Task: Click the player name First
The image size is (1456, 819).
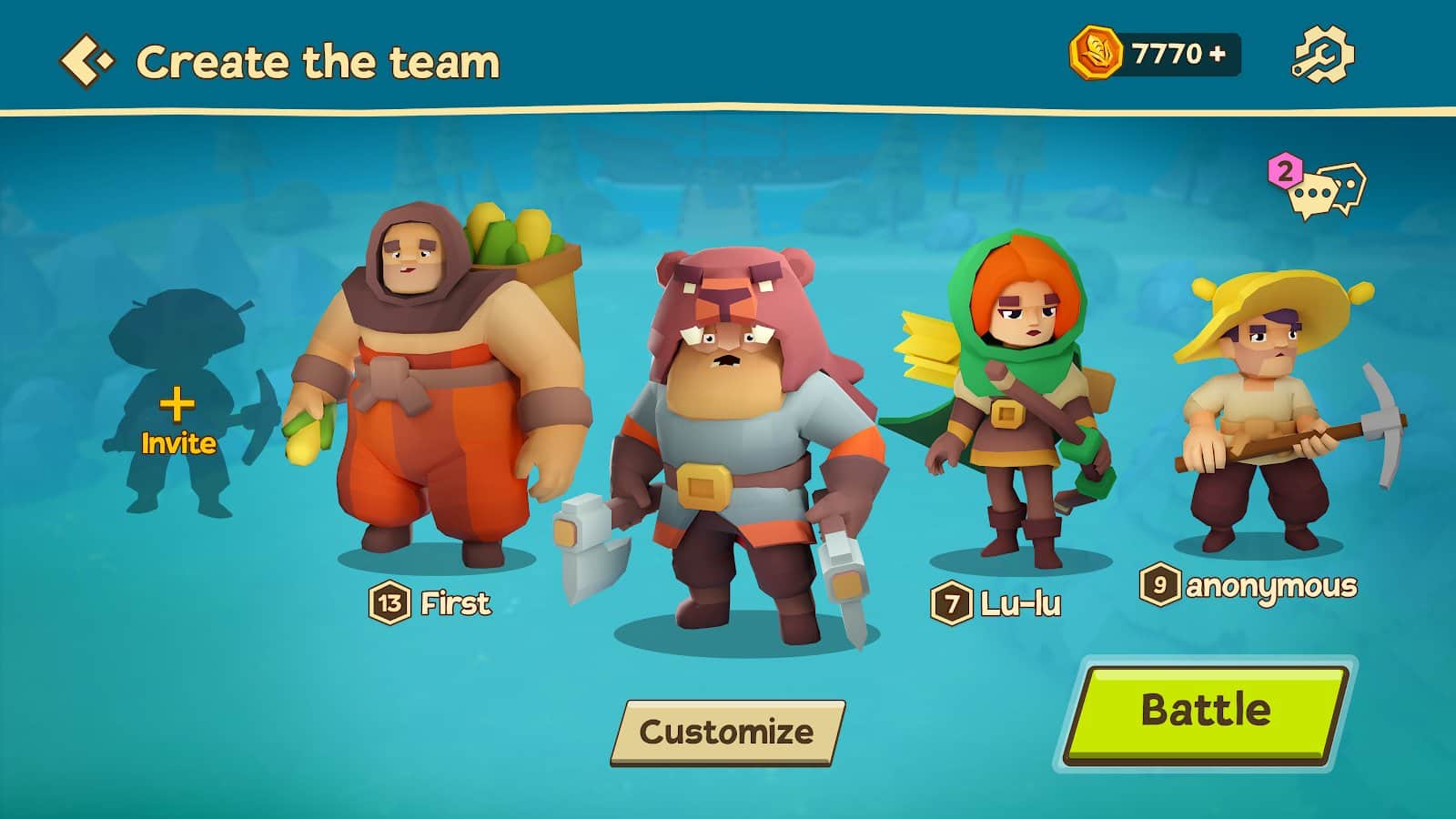Action: [x=454, y=602]
